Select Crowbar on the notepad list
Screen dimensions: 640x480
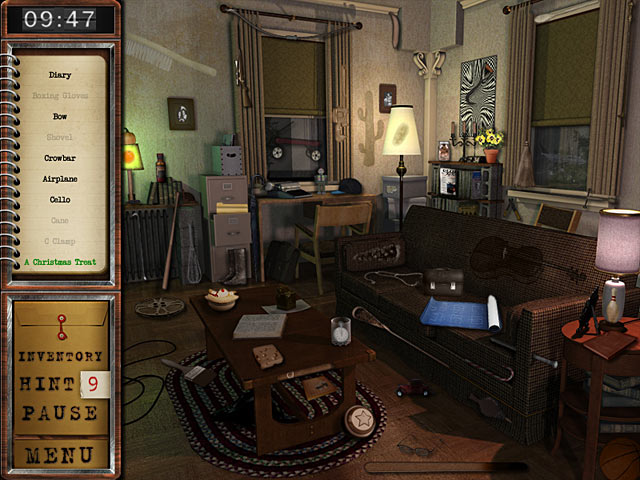(60, 158)
